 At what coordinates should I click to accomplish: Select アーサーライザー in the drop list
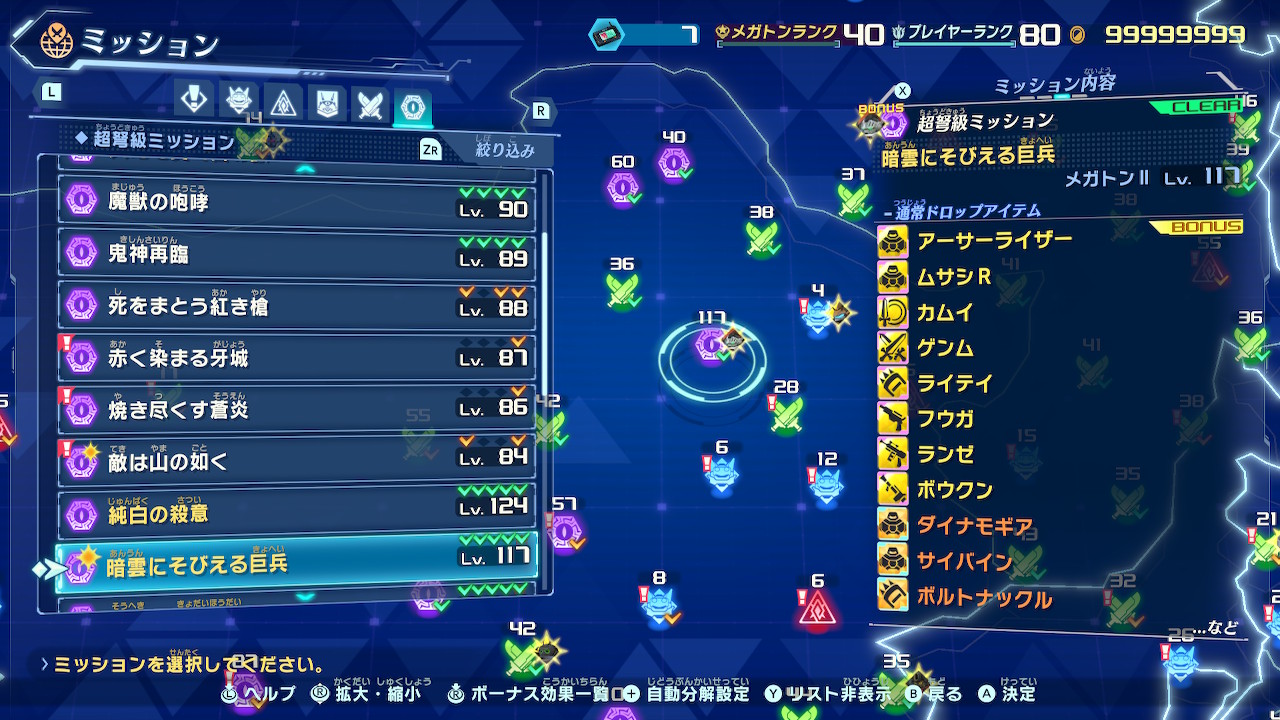[x=993, y=241]
